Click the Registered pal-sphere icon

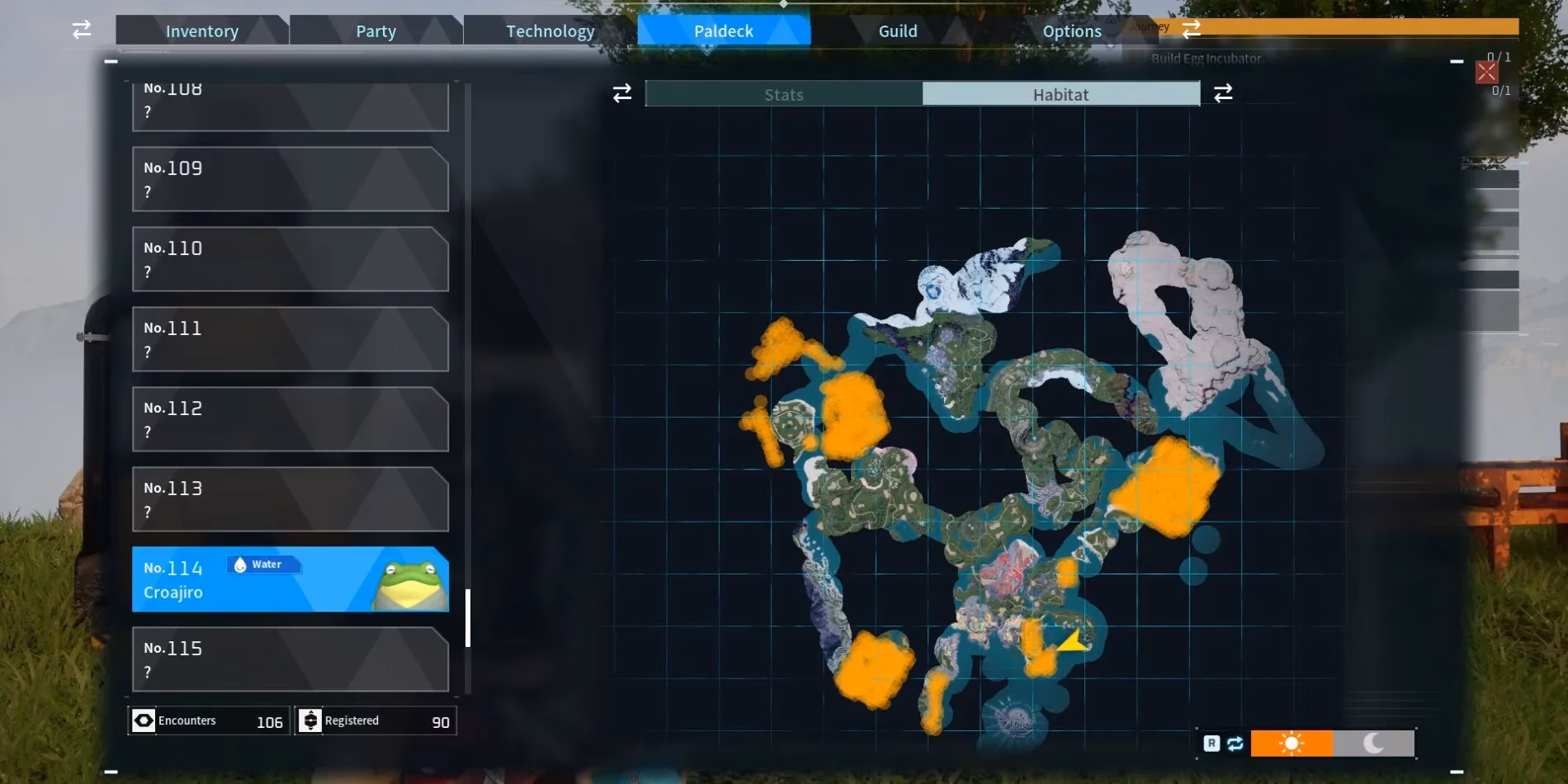[x=311, y=720]
